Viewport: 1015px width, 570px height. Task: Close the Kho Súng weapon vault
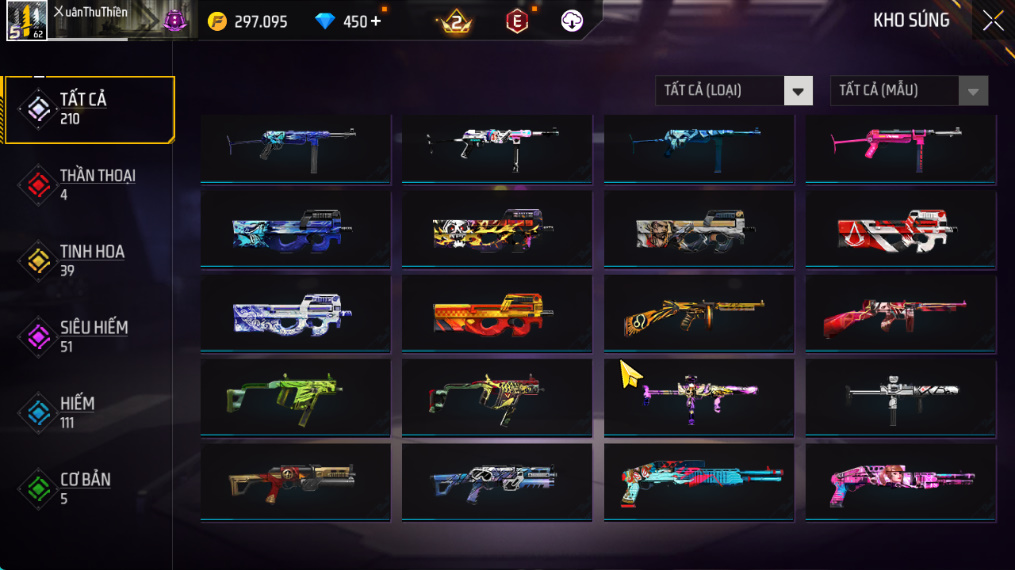(992, 21)
